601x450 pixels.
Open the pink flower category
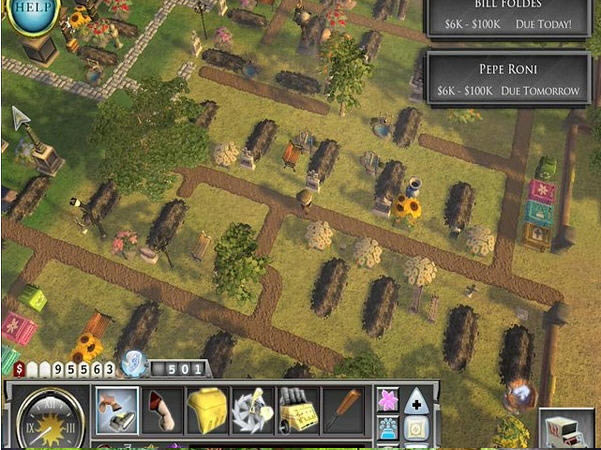tap(388, 400)
